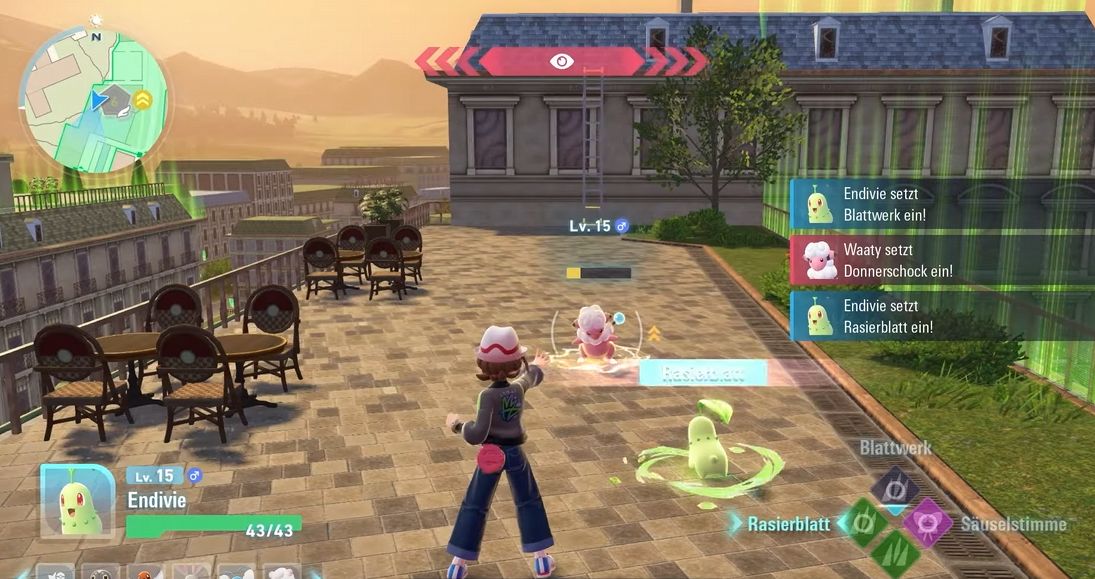Screen dimensions: 1095x579
Task: Click Endivie's portrait in the party panel
Action: pyautogui.click(x=77, y=502)
